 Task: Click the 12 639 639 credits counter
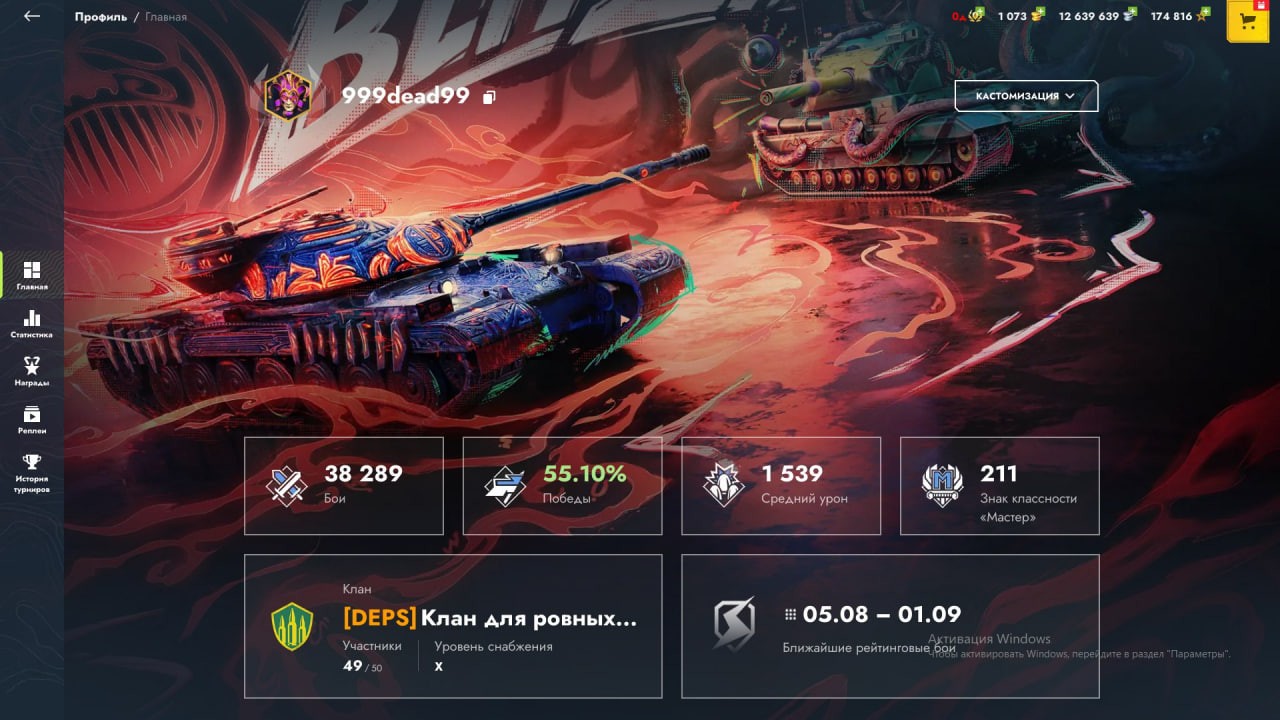(1097, 16)
